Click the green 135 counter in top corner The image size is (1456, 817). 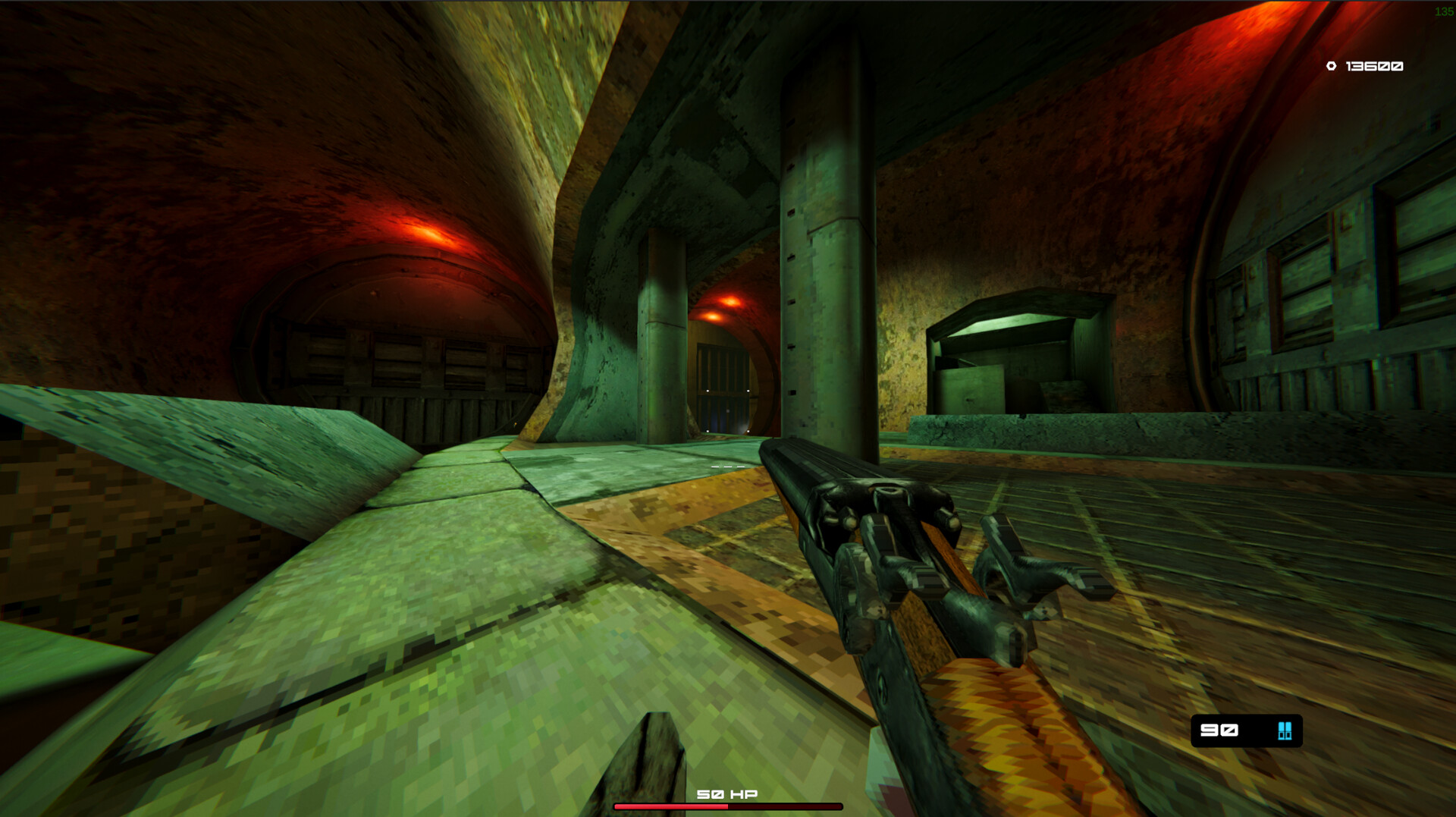click(x=1443, y=11)
